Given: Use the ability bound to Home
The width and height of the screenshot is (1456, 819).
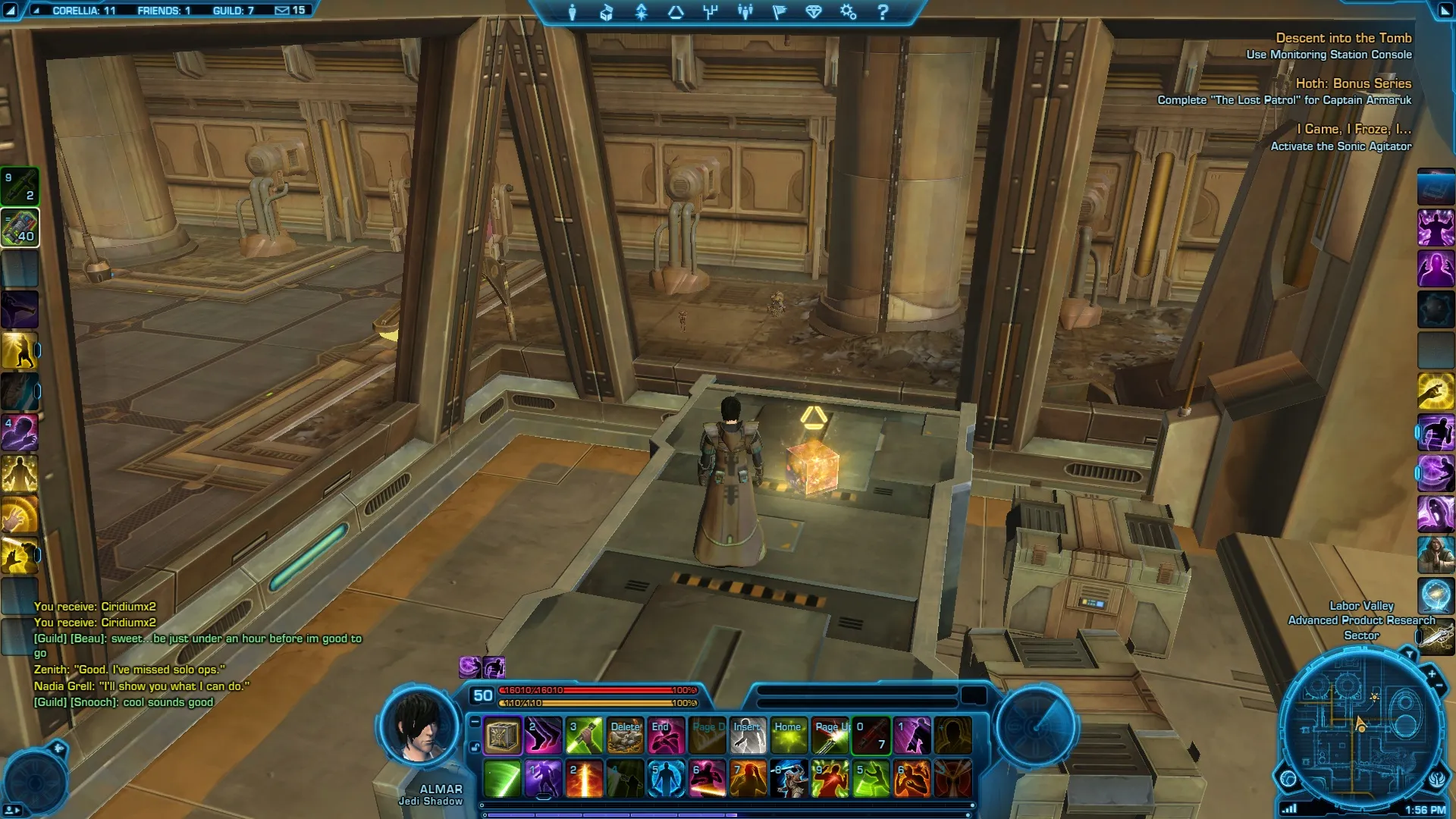Looking at the screenshot, I should coord(789,736).
